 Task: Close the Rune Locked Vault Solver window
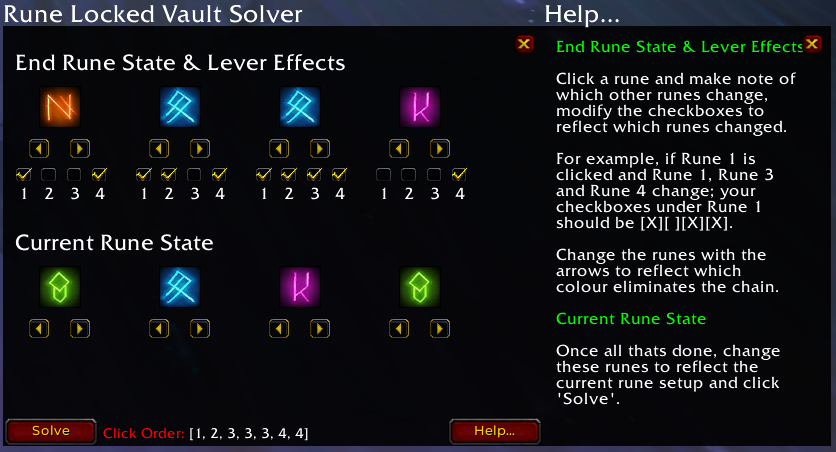point(524,44)
